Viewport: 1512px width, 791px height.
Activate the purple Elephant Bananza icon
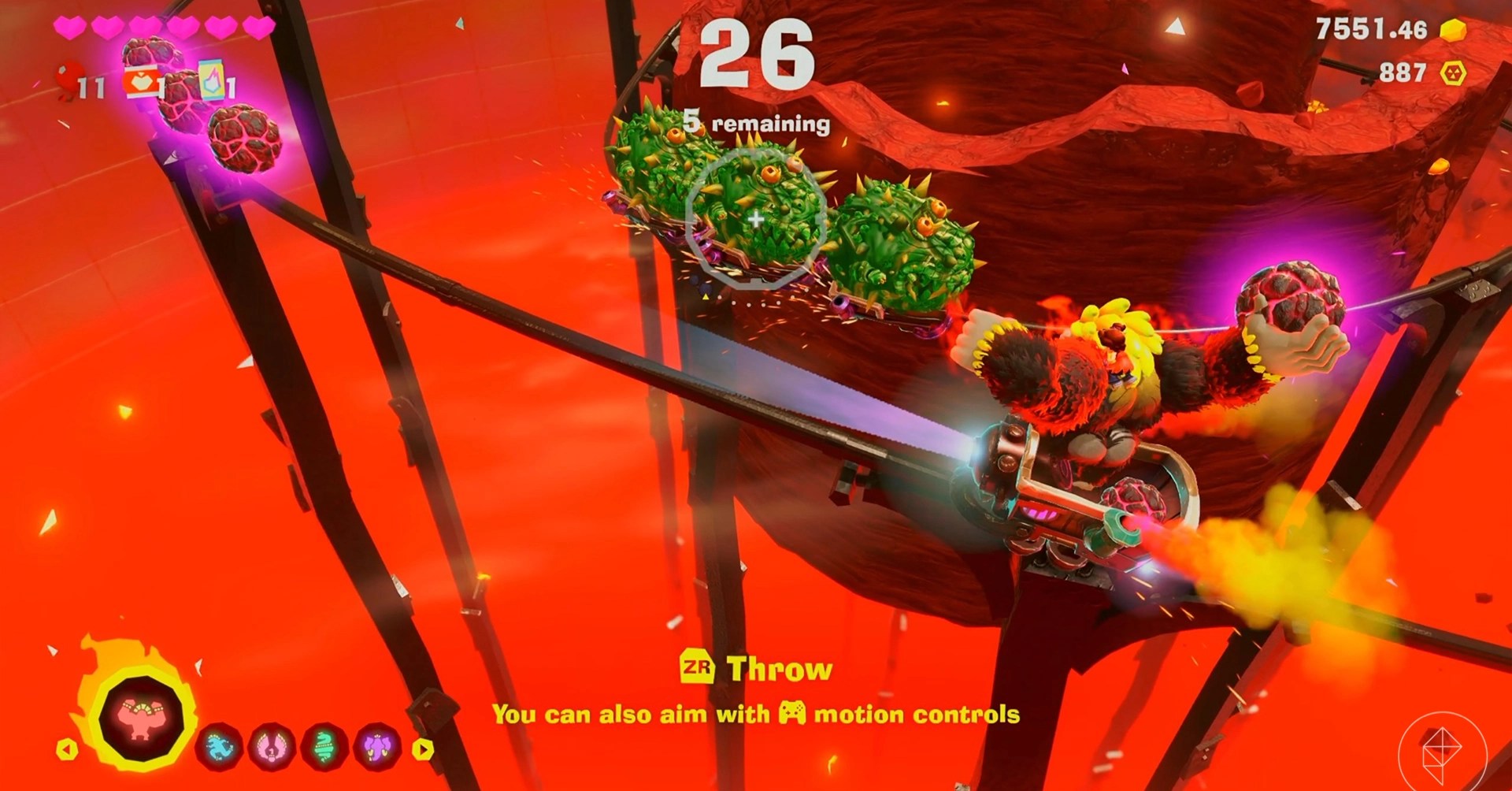[x=377, y=745]
